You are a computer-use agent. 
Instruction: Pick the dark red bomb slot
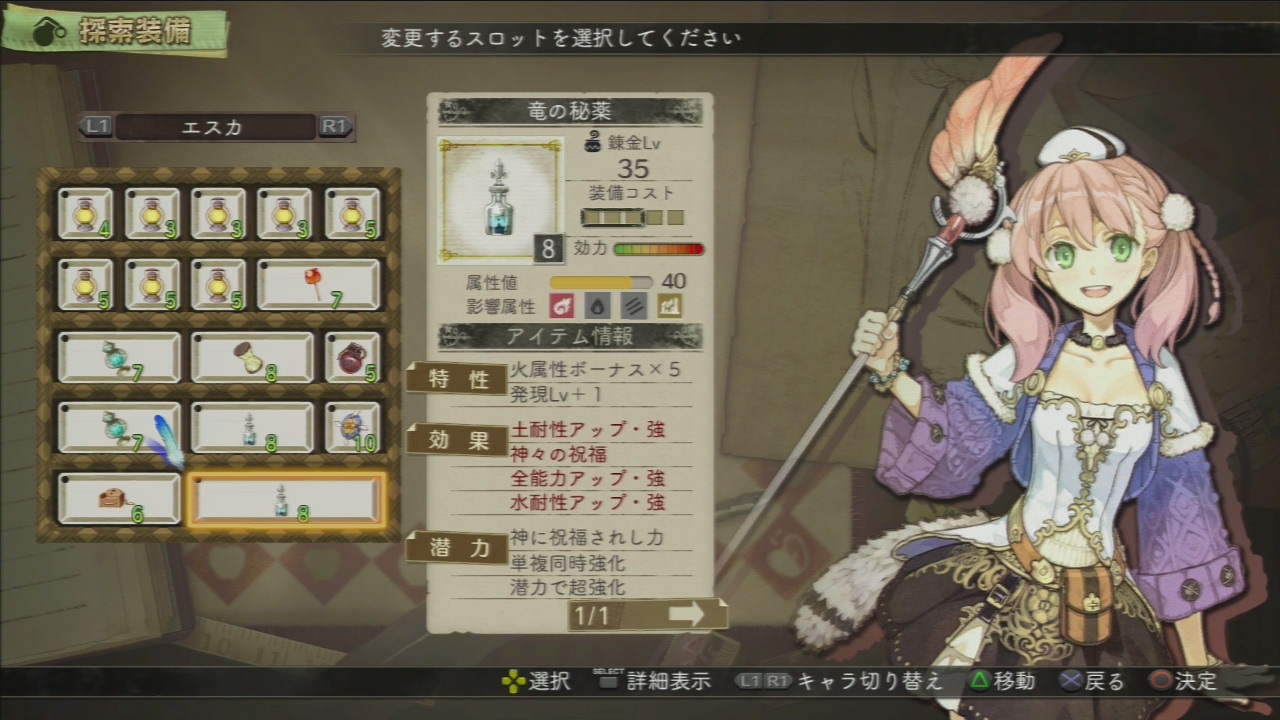[352, 357]
